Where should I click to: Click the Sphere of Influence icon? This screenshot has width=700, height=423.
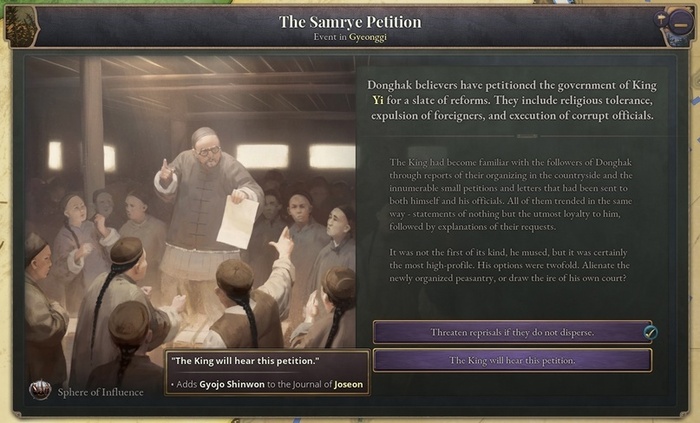(x=40, y=391)
